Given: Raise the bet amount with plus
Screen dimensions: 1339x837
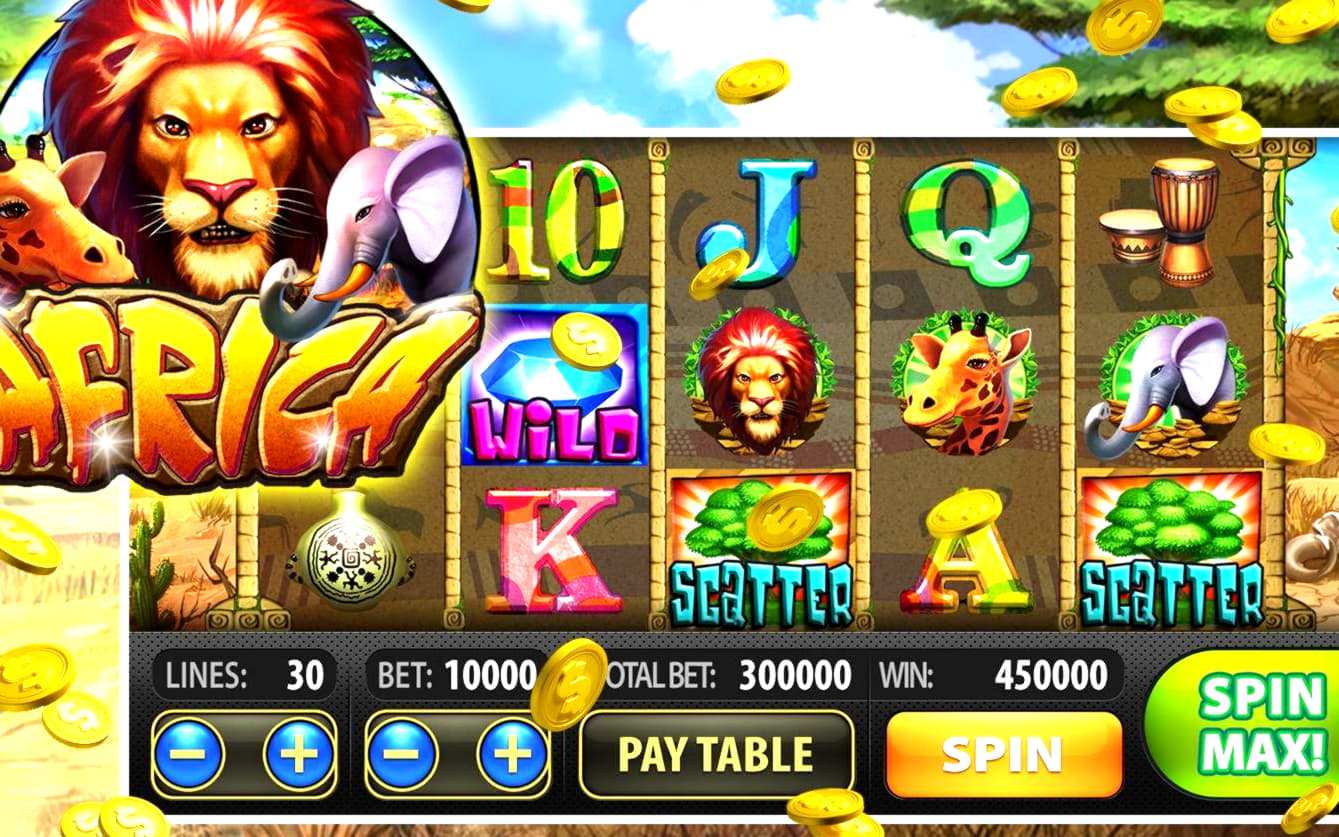Looking at the screenshot, I should (x=512, y=754).
